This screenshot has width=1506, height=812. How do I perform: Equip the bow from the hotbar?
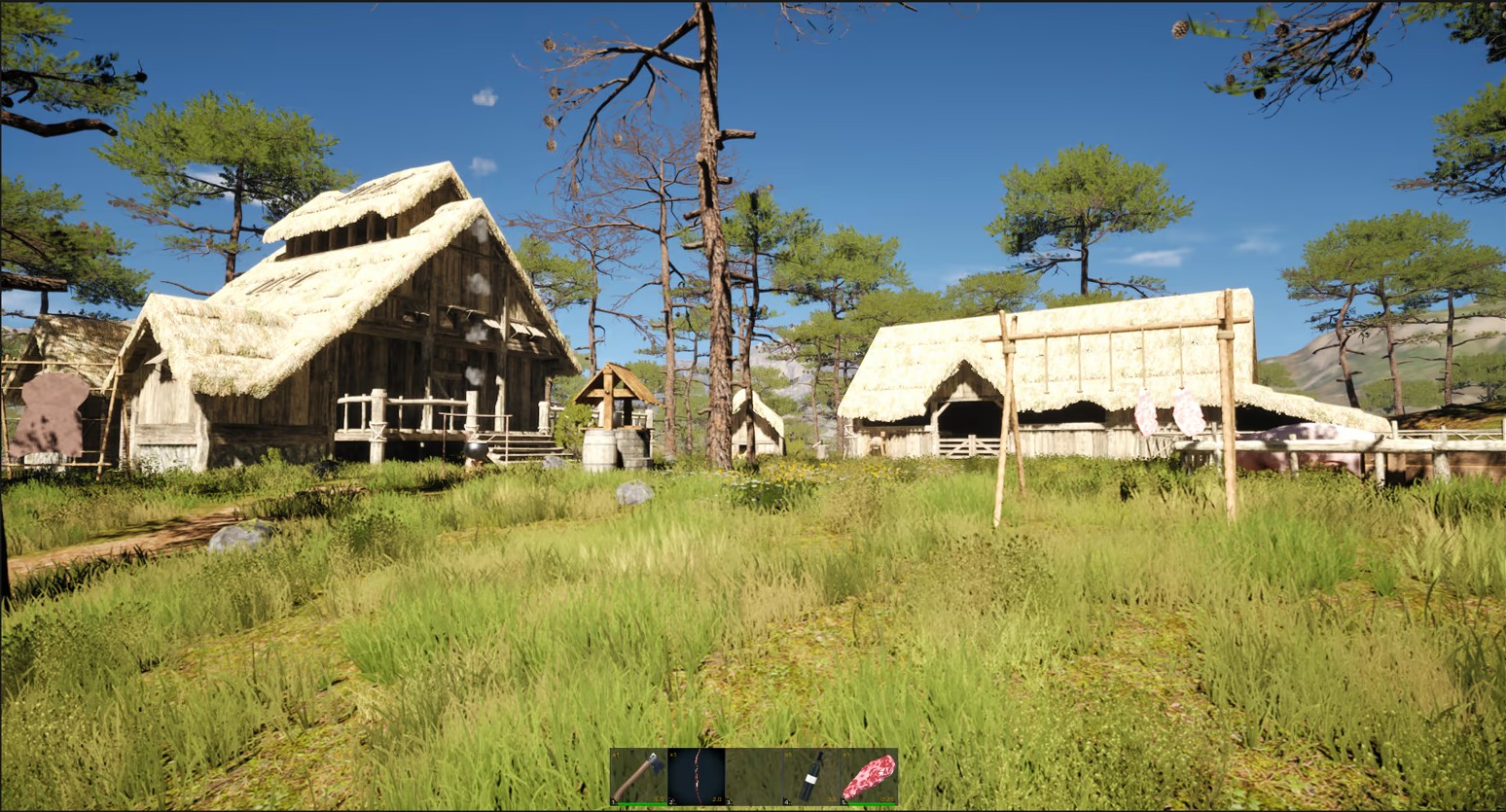click(697, 776)
